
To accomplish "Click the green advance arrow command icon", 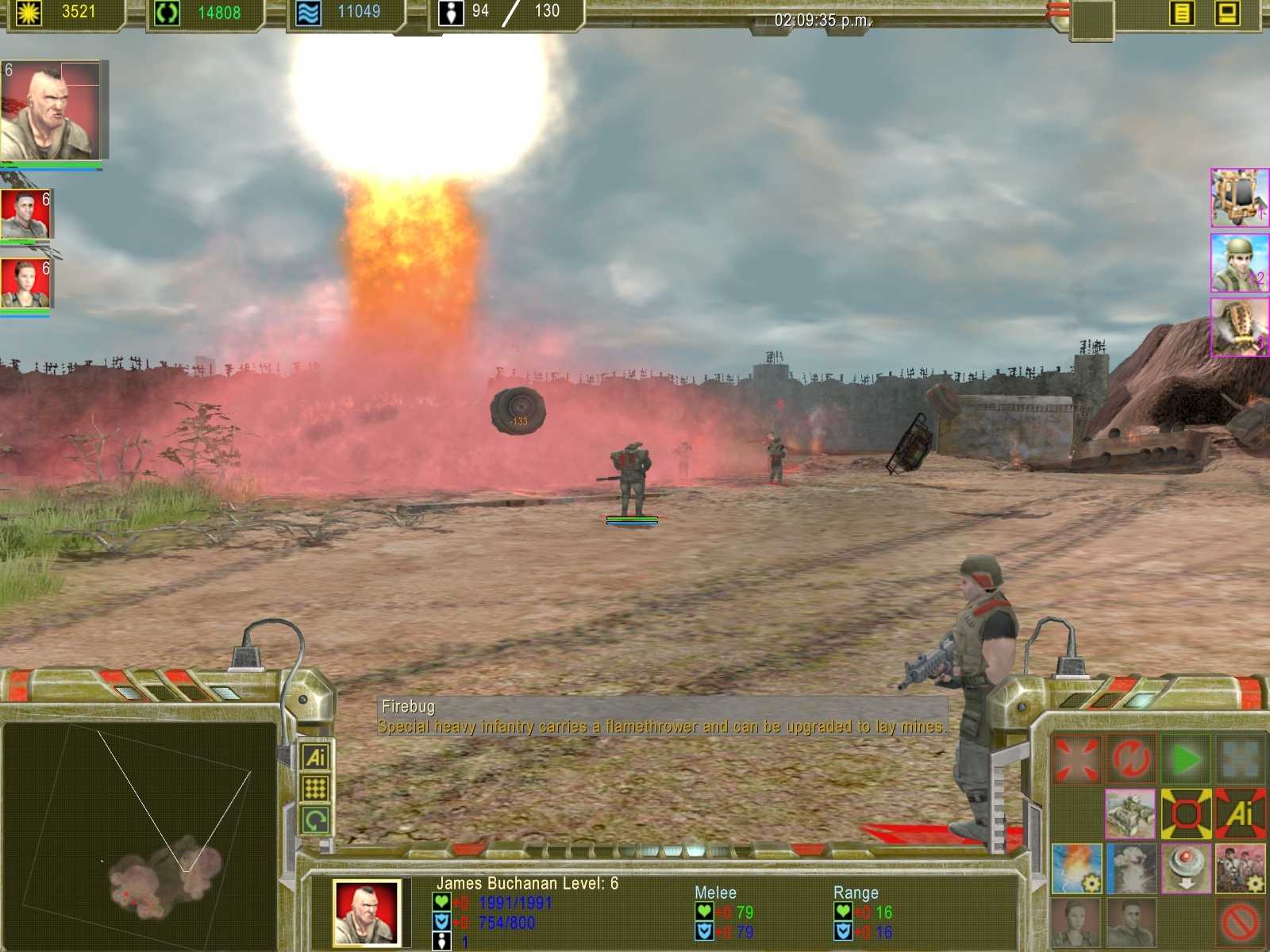I will (x=1183, y=758).
